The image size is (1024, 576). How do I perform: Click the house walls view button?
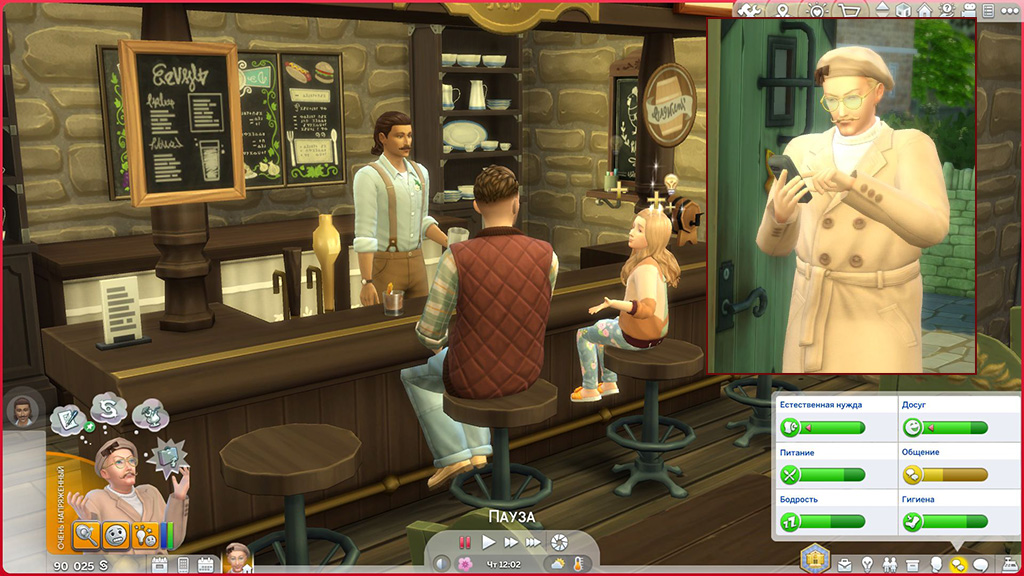tap(925, 9)
